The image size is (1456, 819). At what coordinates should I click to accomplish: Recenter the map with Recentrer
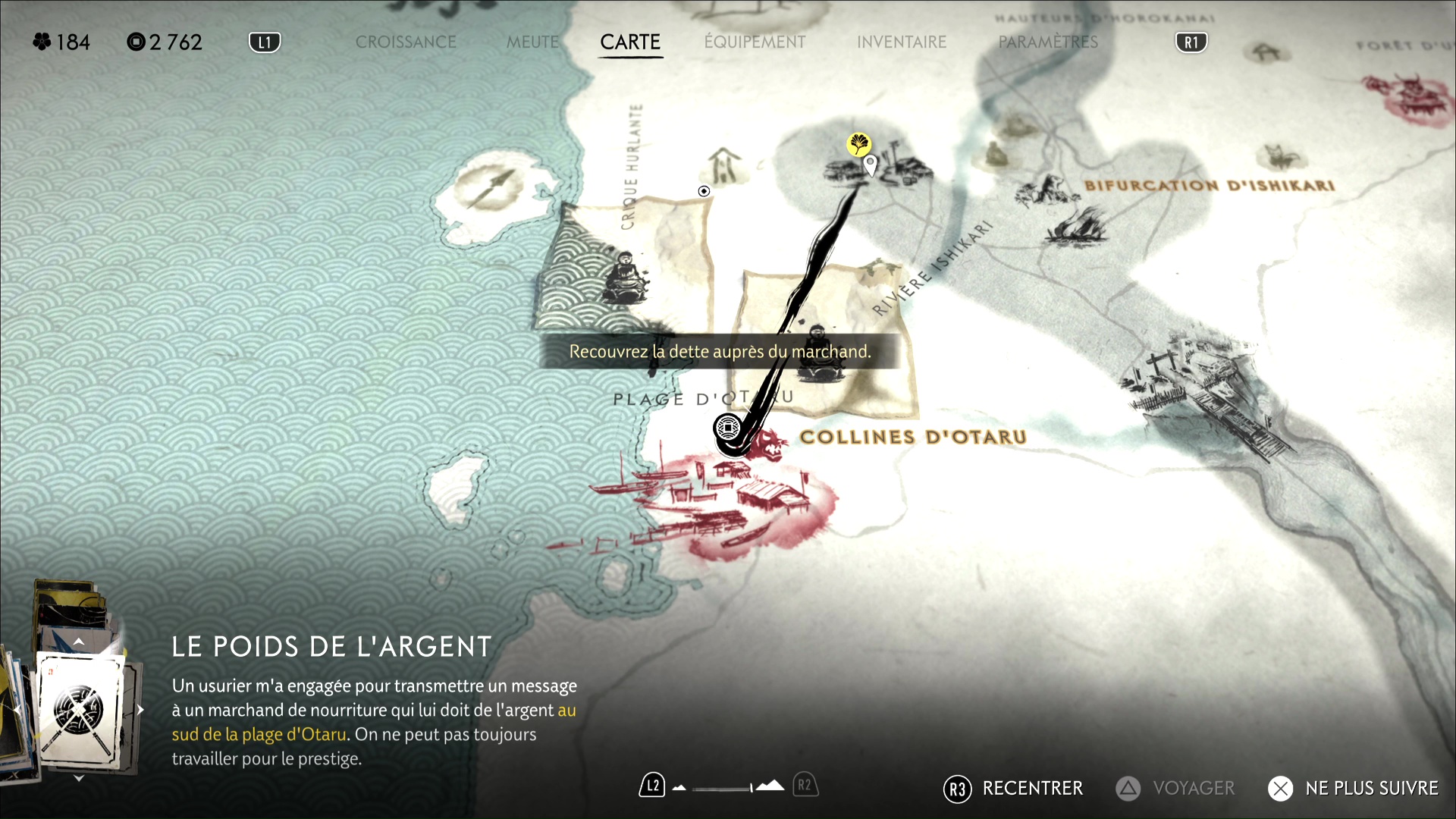click(1013, 789)
